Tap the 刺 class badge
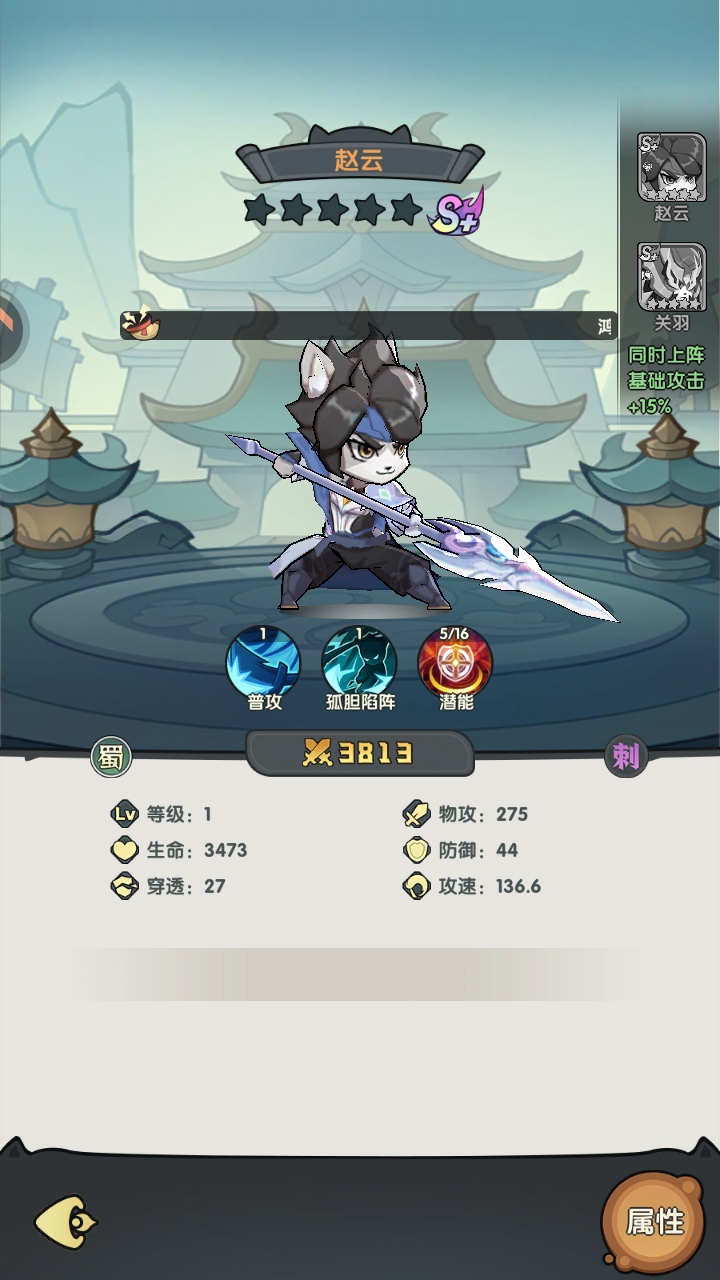The width and height of the screenshot is (720, 1280). point(626,757)
